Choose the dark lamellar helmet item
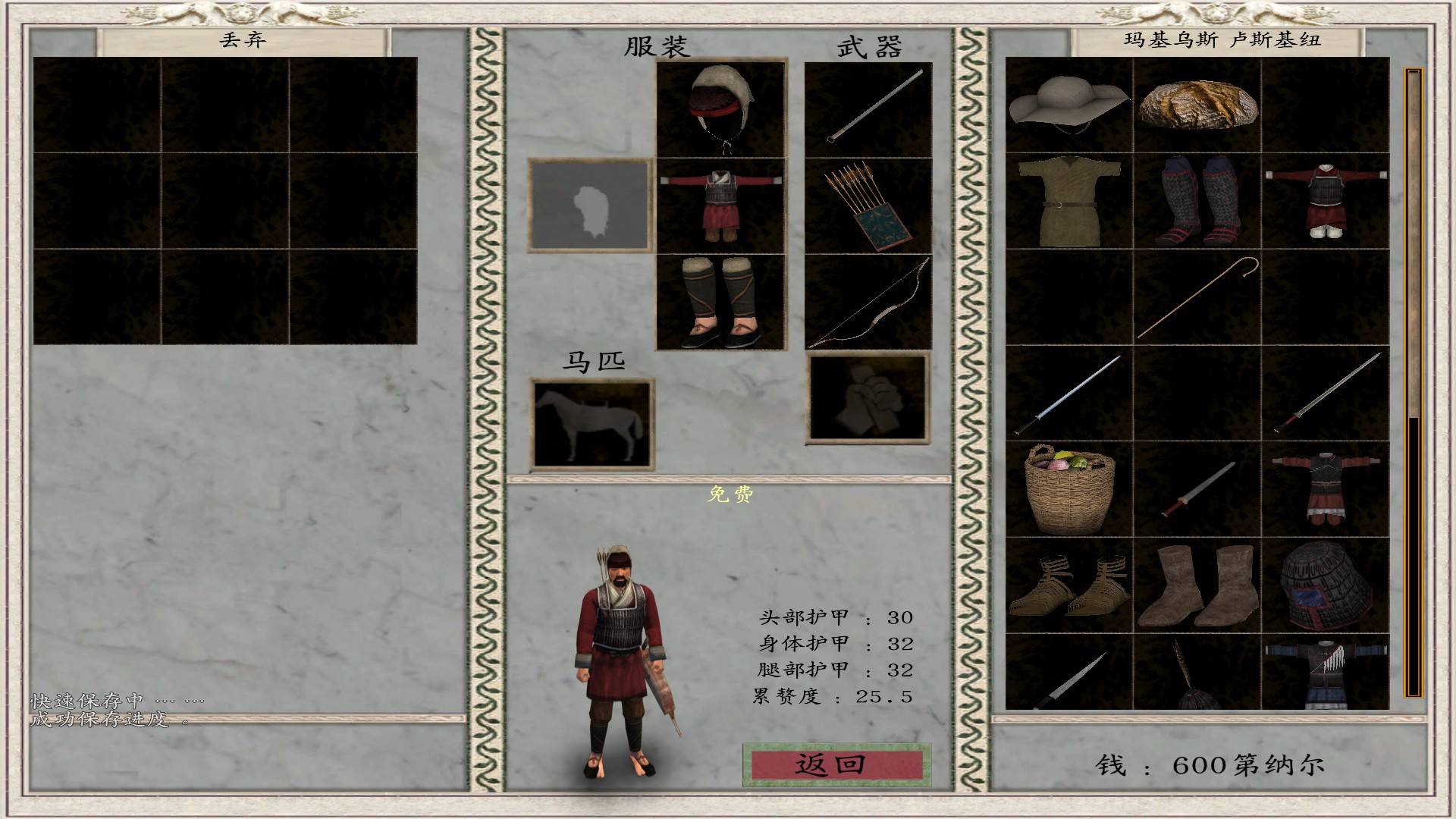Screen dimensions: 1456x819 coord(1326,586)
